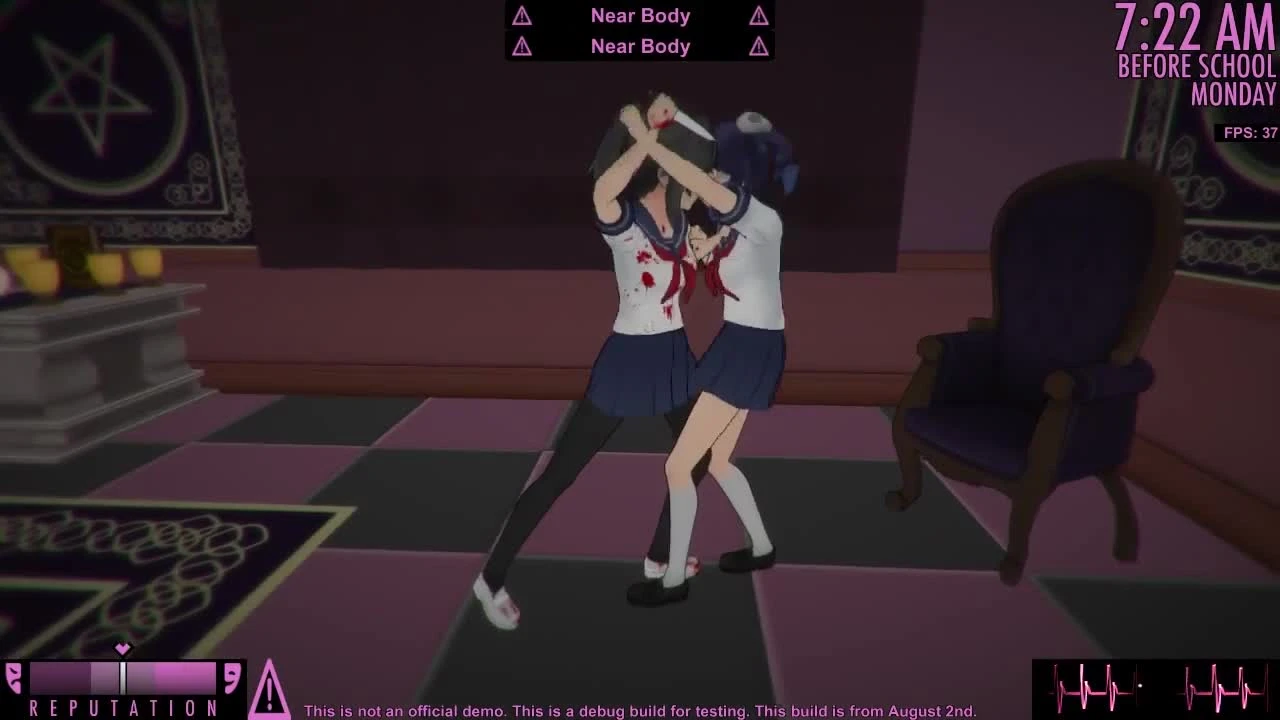Select the sad mask icon beside the Reputation bar
1280x720 pixels.
click(x=14, y=677)
